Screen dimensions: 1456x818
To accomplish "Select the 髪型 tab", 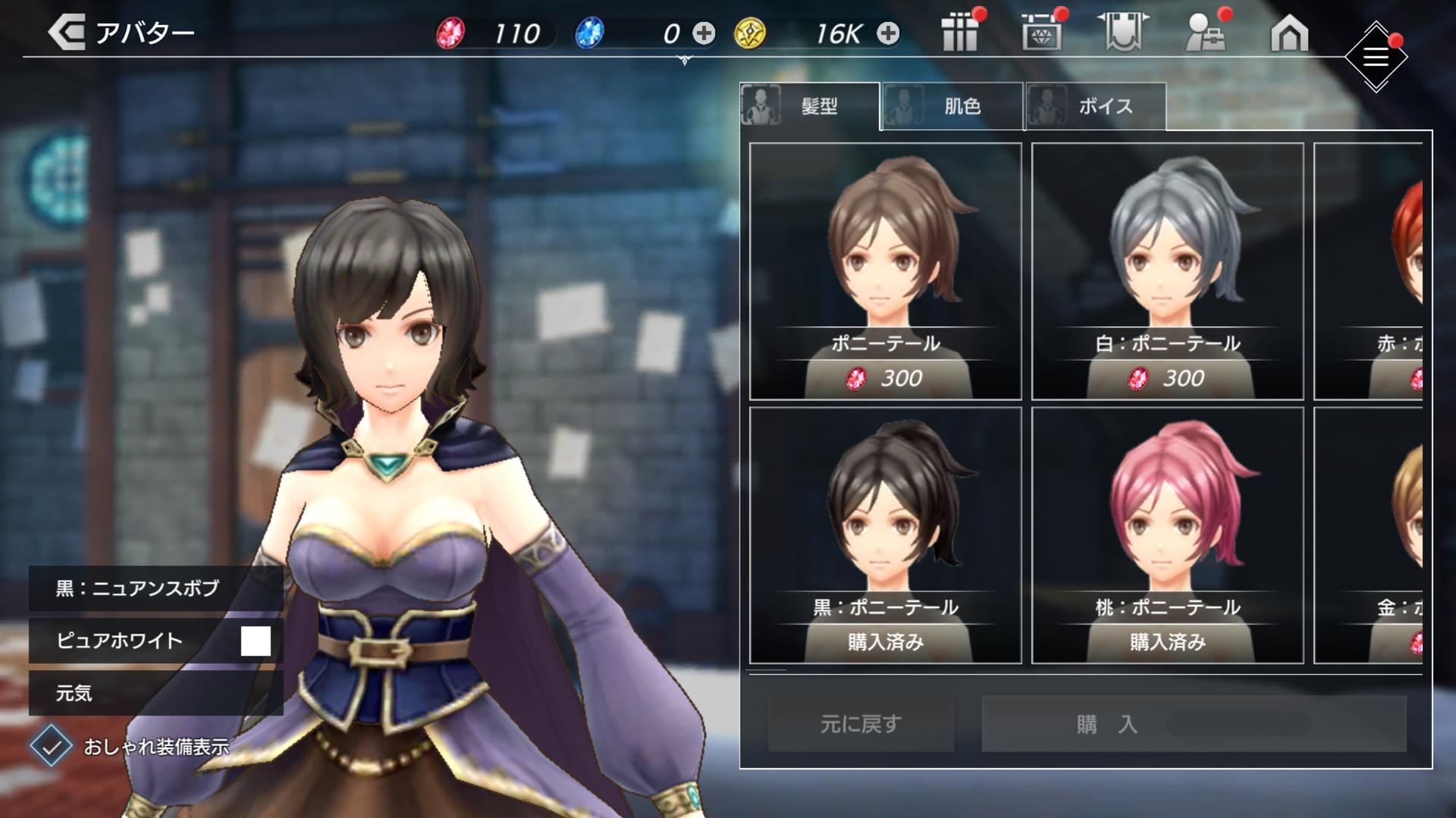I will point(809,106).
